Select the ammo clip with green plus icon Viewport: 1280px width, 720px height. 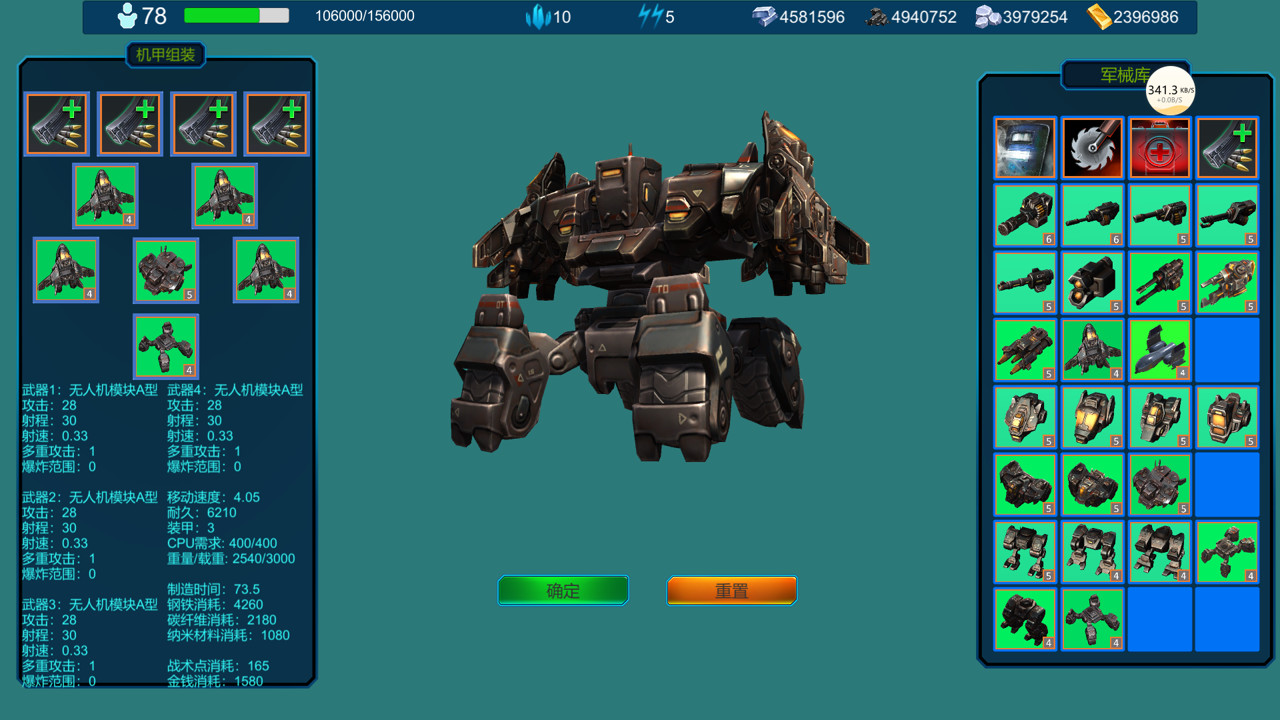pos(1226,147)
